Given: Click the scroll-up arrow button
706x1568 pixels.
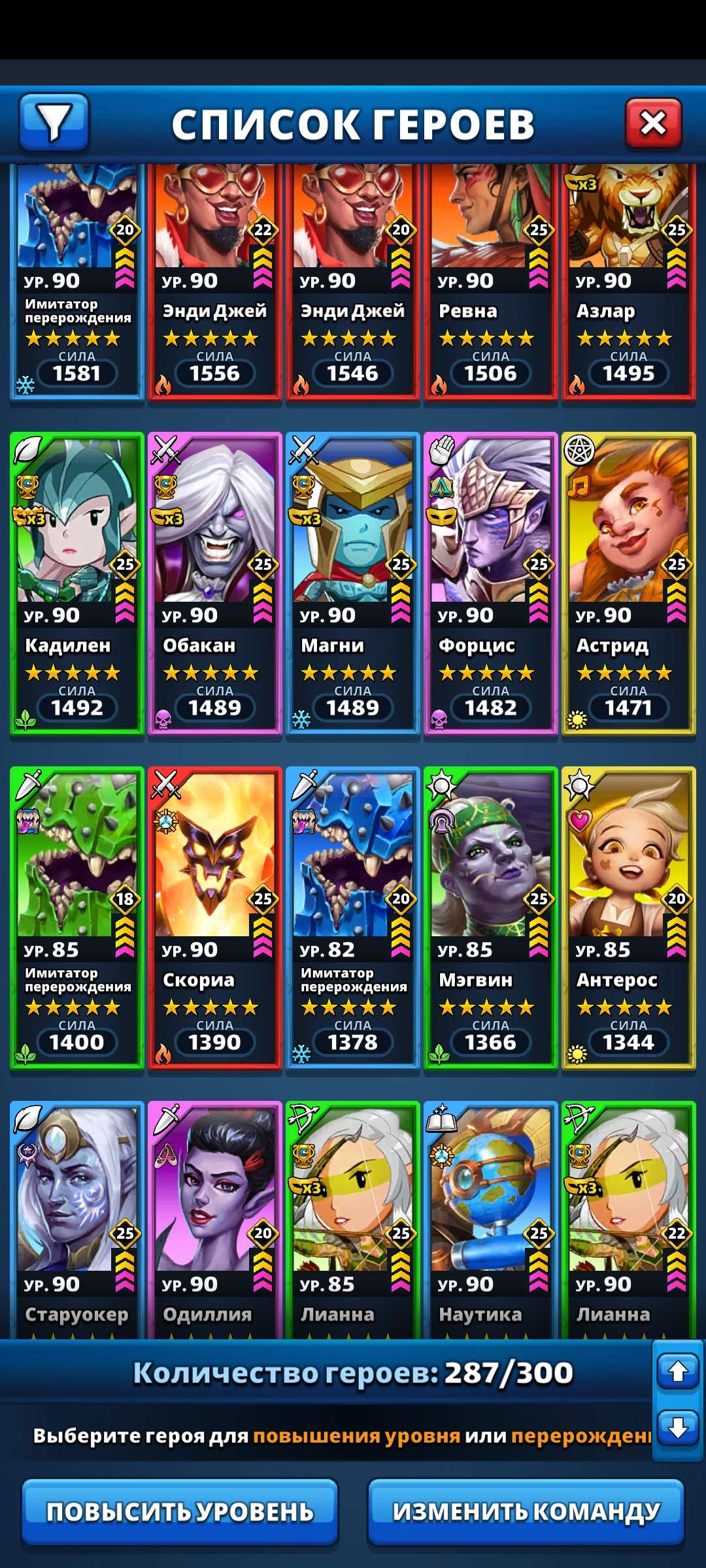Looking at the screenshot, I should tap(678, 1371).
